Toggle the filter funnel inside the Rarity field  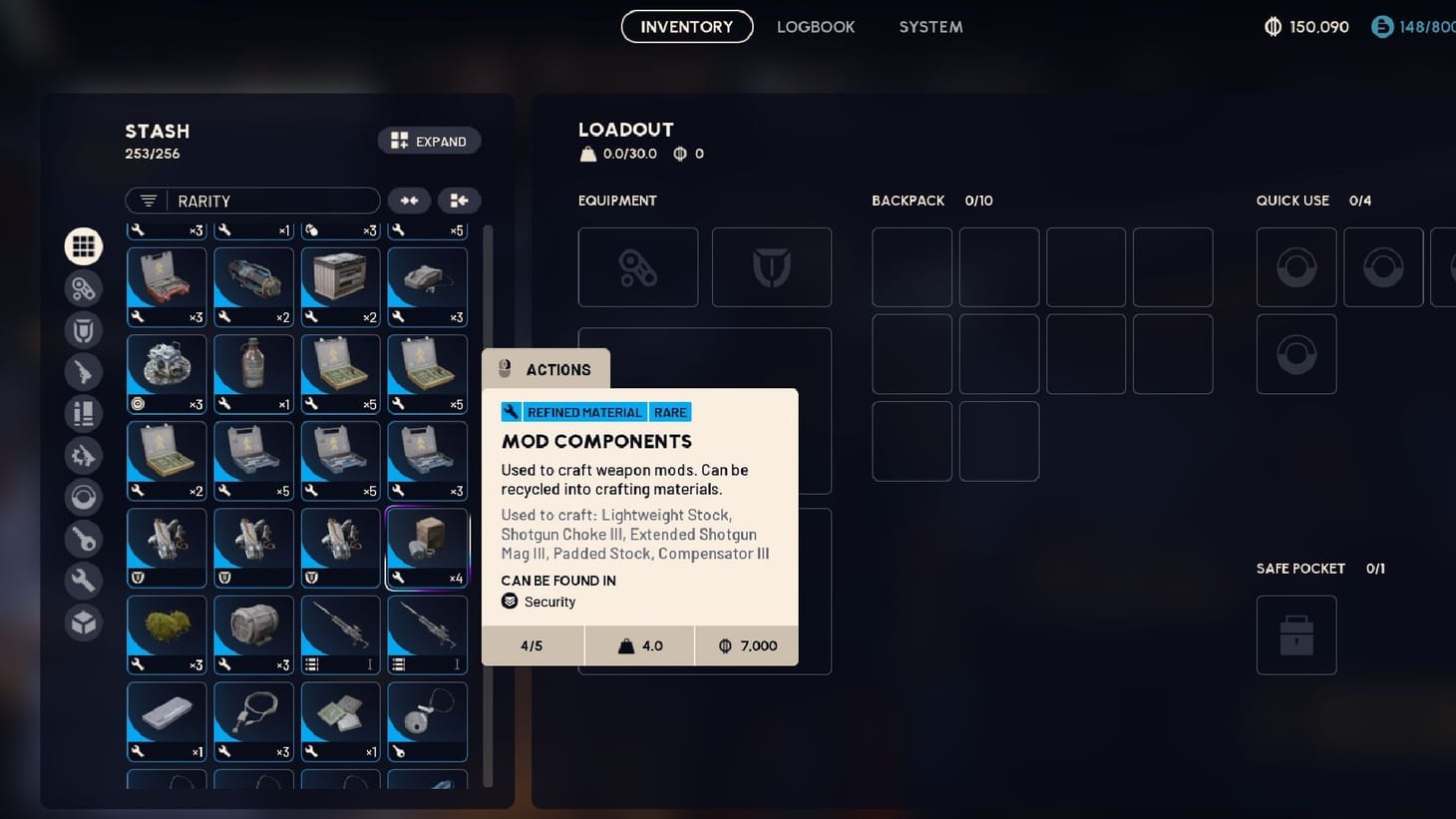pos(147,201)
